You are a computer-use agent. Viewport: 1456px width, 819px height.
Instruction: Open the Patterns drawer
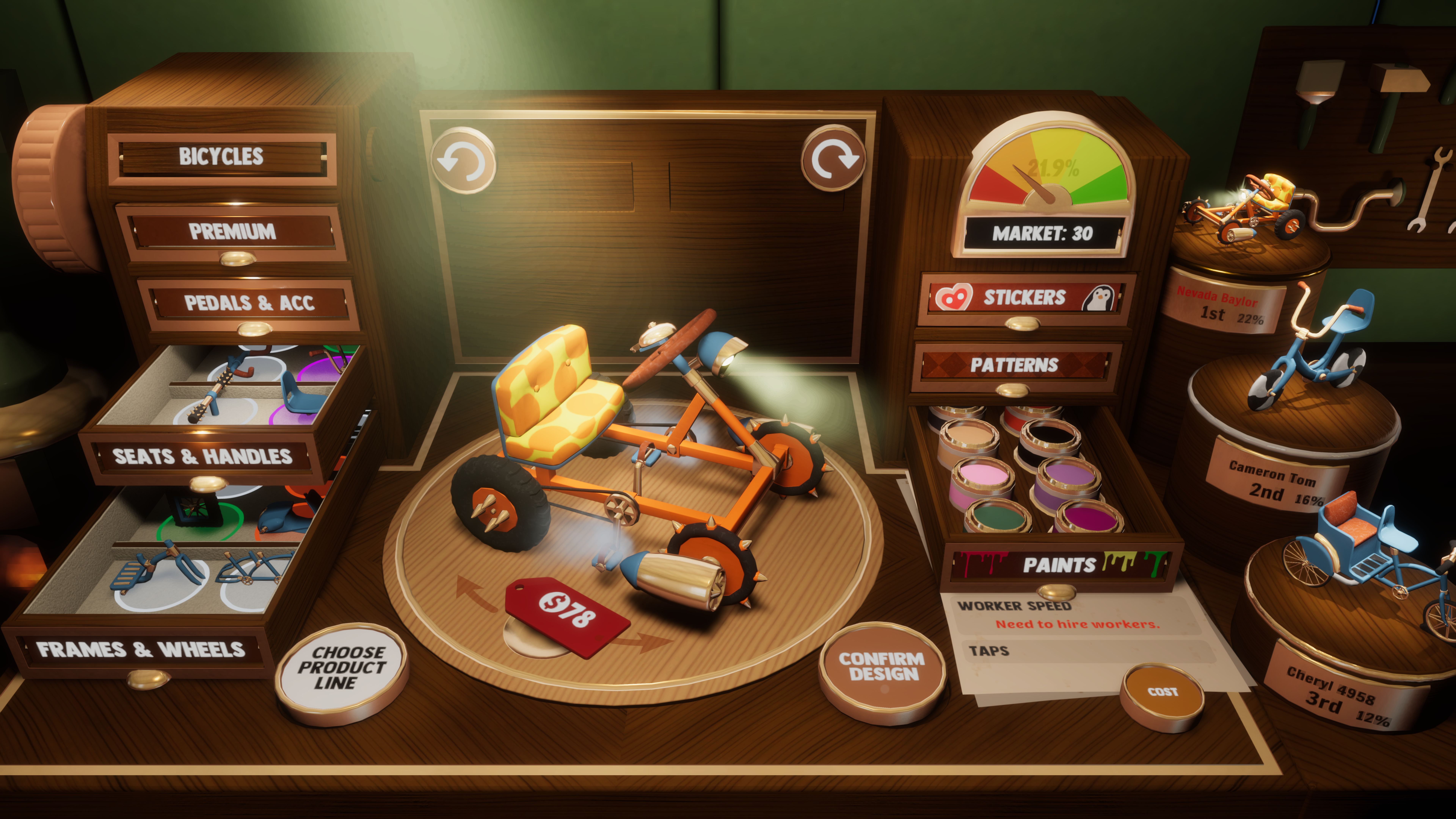pyautogui.click(x=1014, y=365)
